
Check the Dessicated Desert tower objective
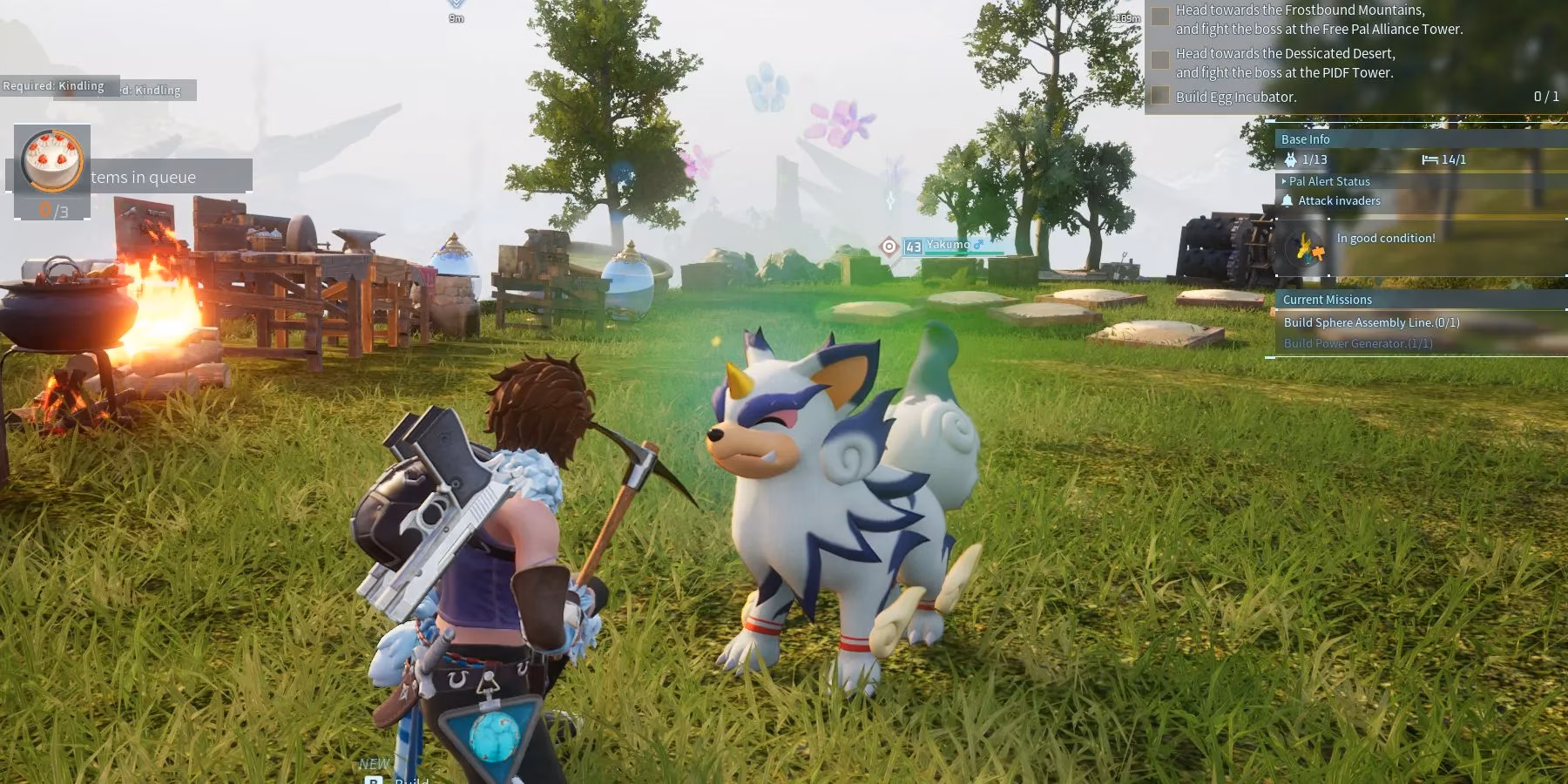click(1160, 60)
